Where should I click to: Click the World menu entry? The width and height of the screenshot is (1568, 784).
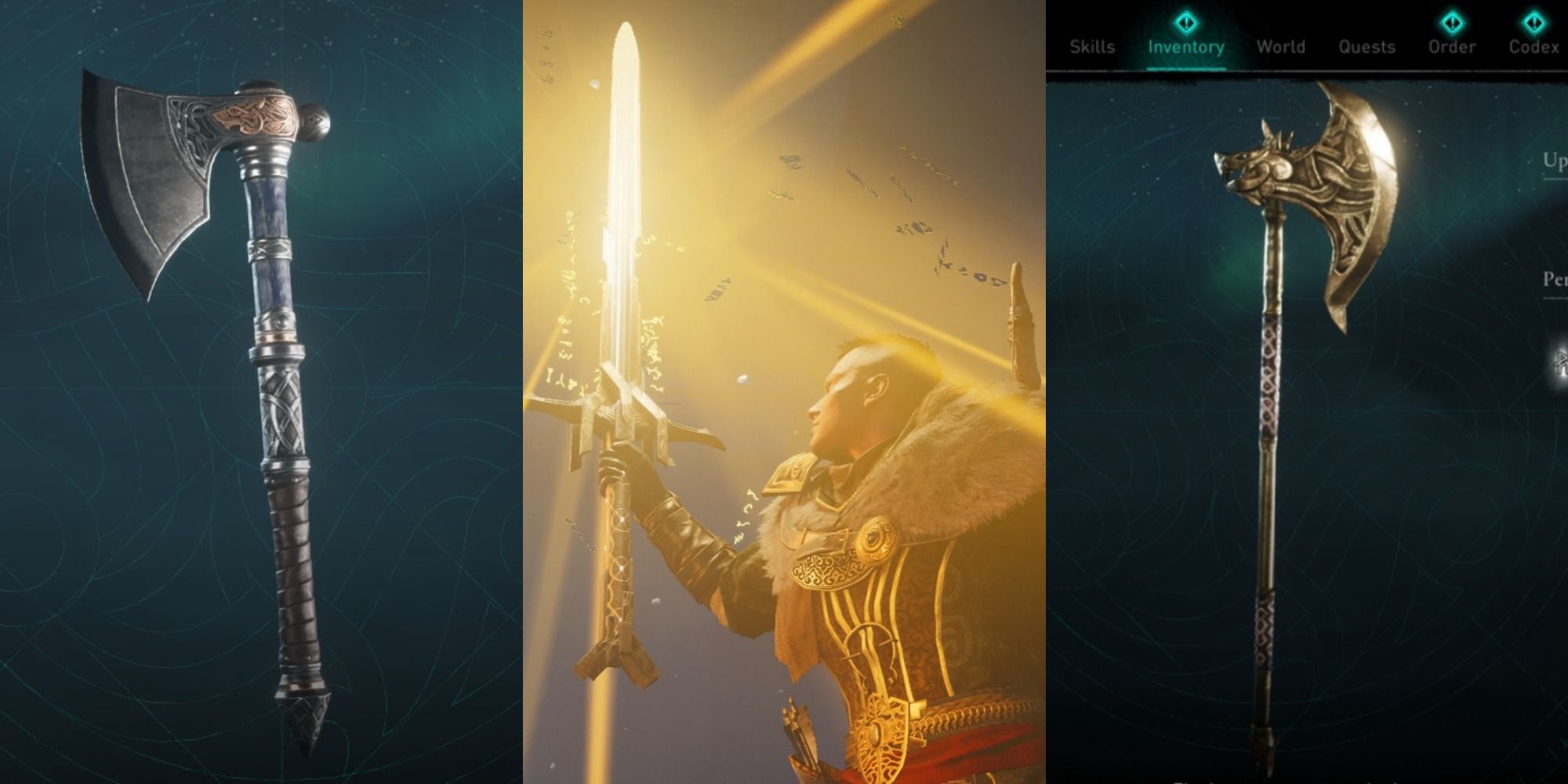click(x=1282, y=47)
